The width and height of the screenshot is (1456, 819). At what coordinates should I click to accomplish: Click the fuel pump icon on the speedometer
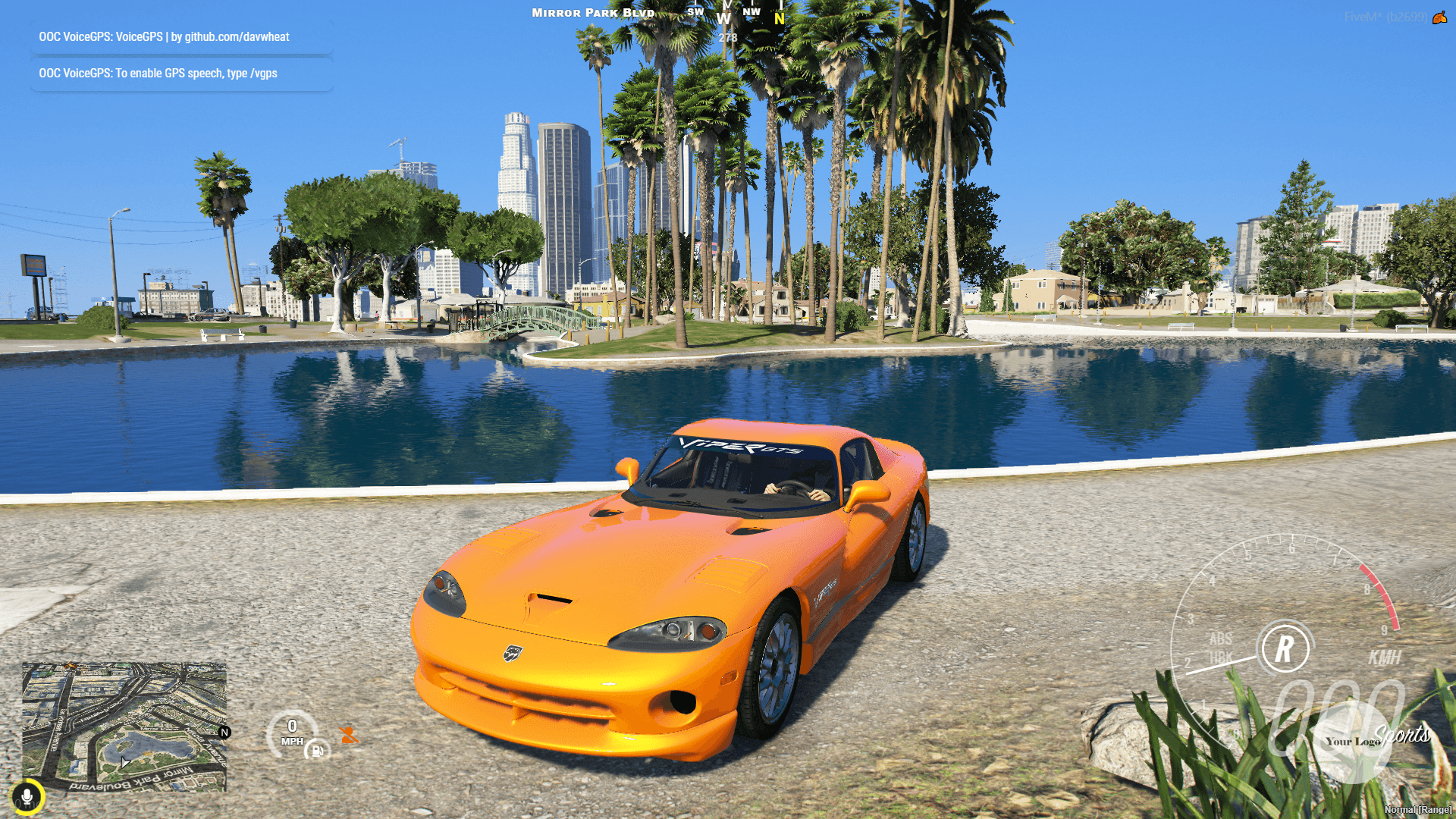click(318, 752)
